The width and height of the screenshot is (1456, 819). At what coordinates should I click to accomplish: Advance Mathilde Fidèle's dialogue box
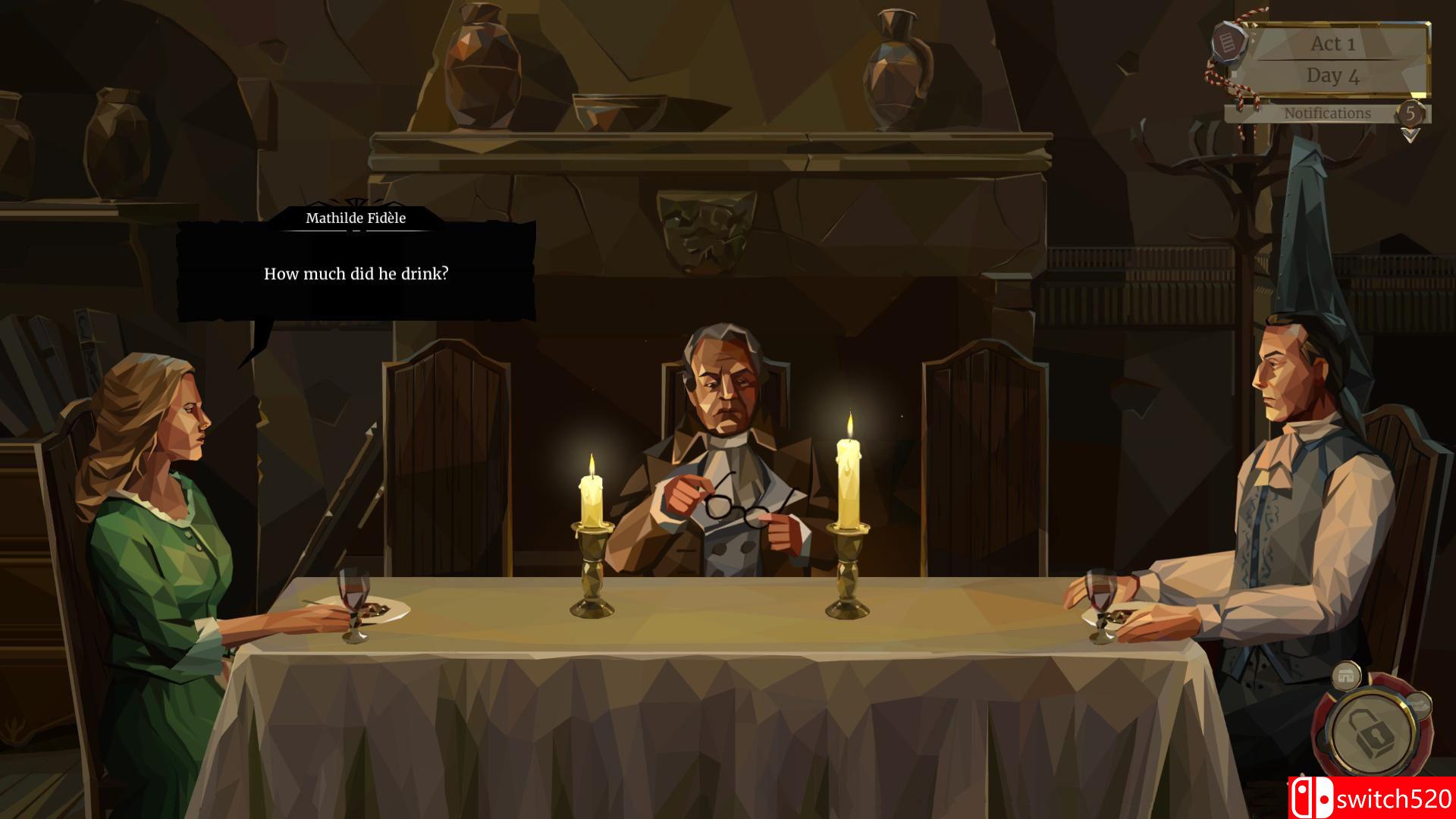click(356, 273)
